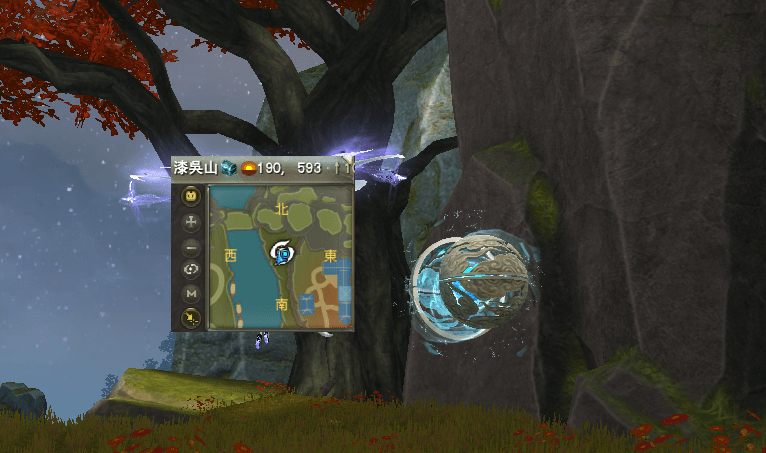The height and width of the screenshot is (453, 766).
Task: Click the orange sun icon beside the coordinates
Action: 248,168
